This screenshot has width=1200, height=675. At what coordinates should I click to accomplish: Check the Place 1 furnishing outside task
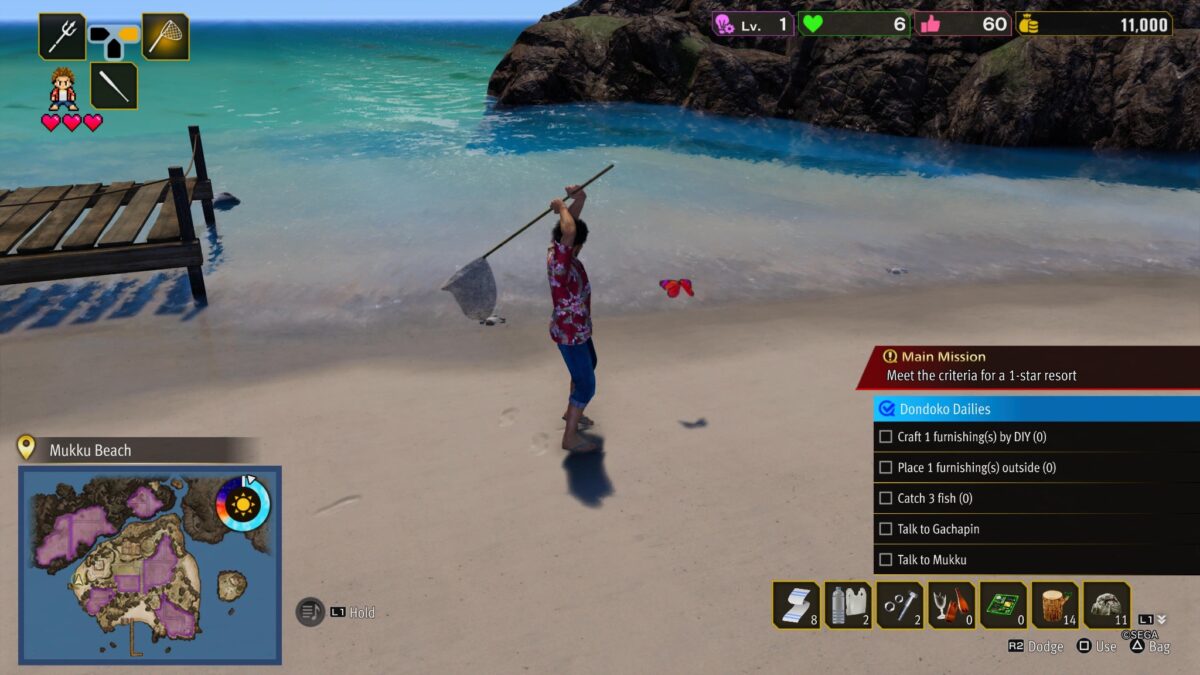[885, 467]
